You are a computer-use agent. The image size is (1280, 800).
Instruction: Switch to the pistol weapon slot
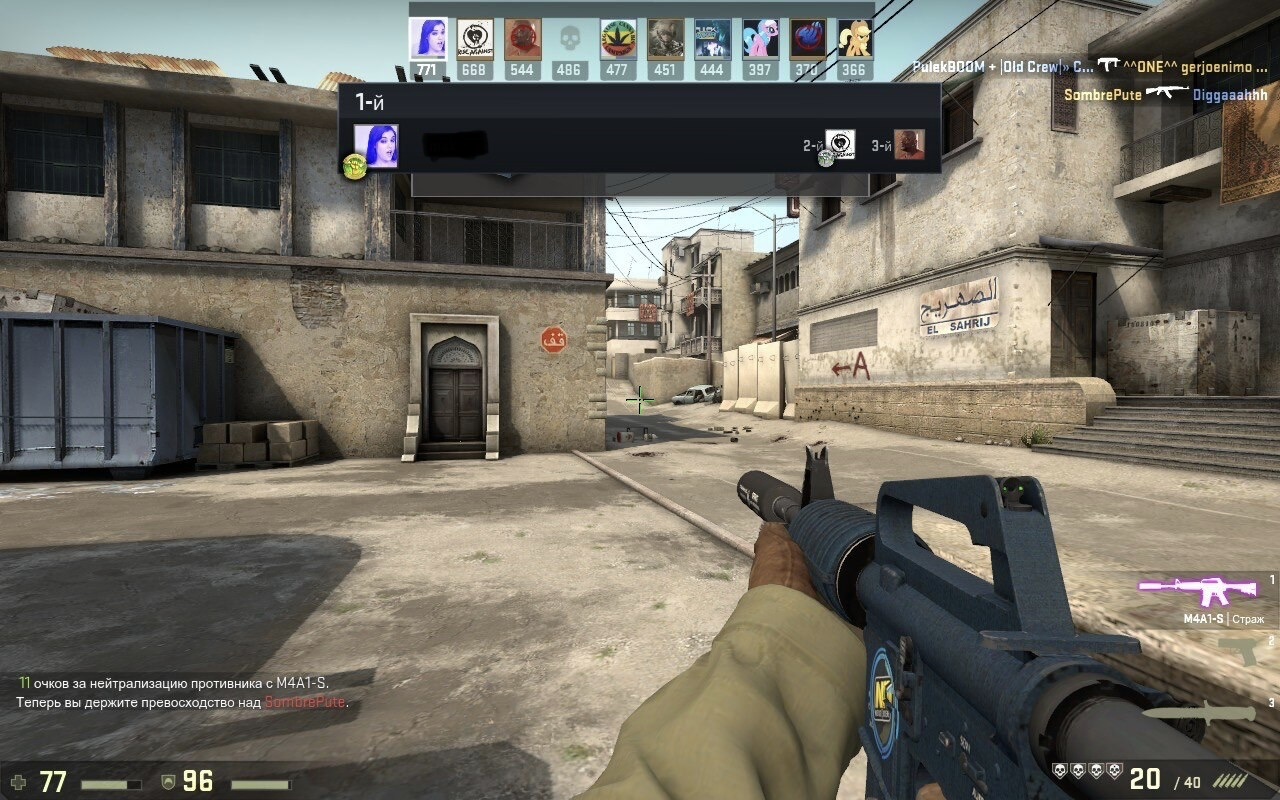(1238, 650)
